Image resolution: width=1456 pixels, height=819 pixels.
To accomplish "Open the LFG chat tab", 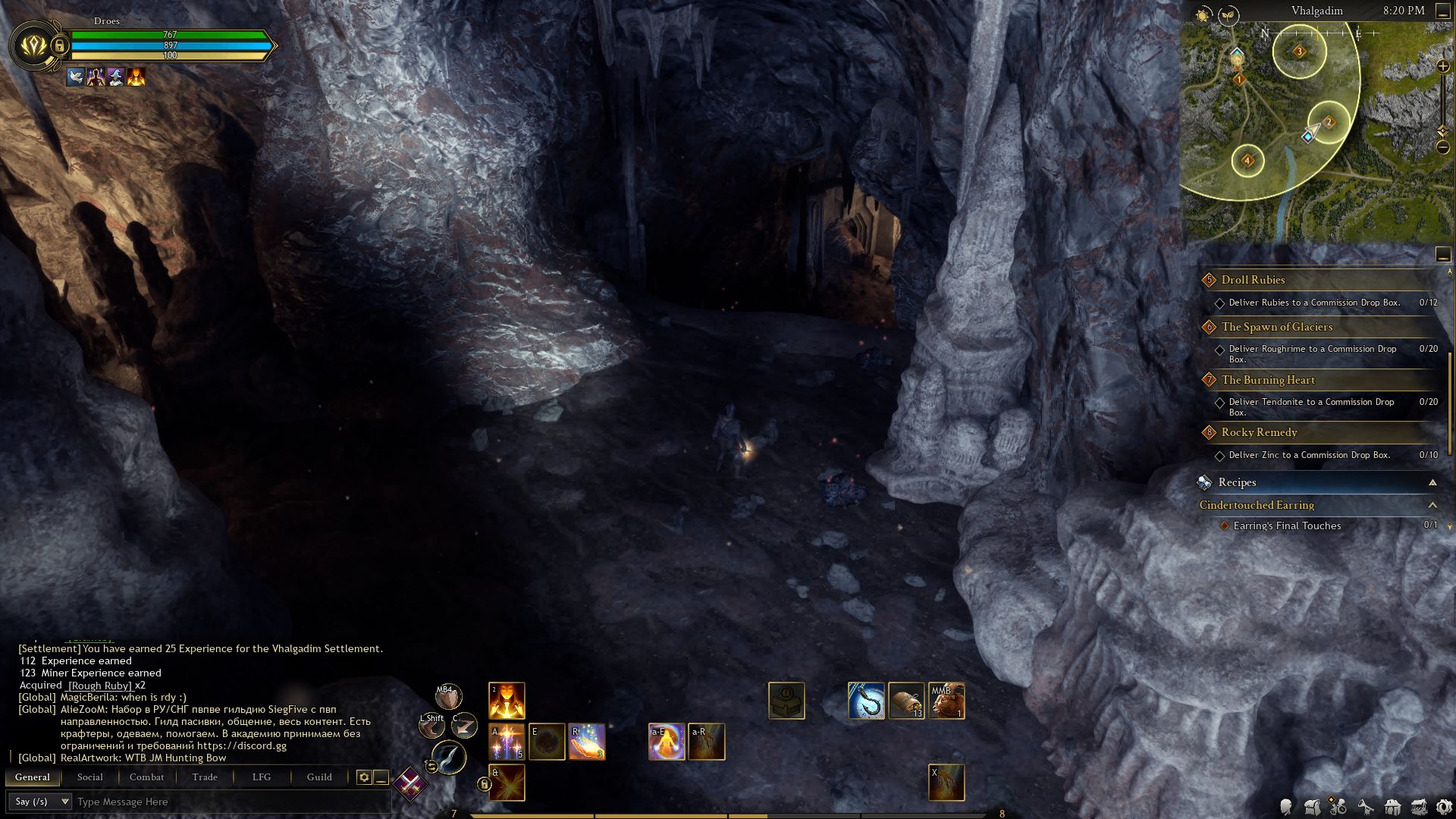I will coord(262,777).
